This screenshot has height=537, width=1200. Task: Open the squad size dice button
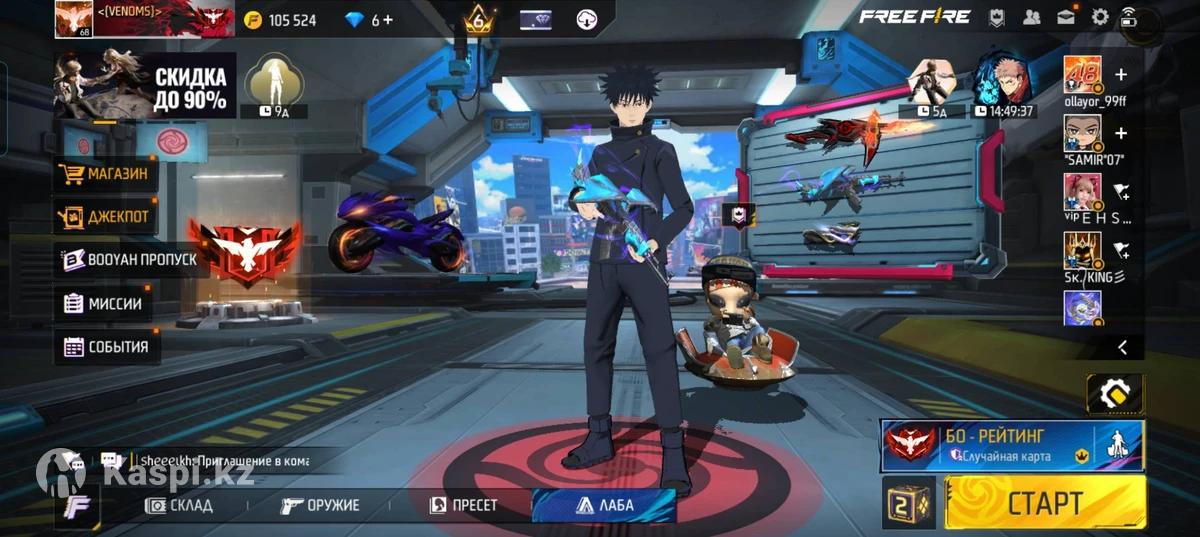[908, 502]
